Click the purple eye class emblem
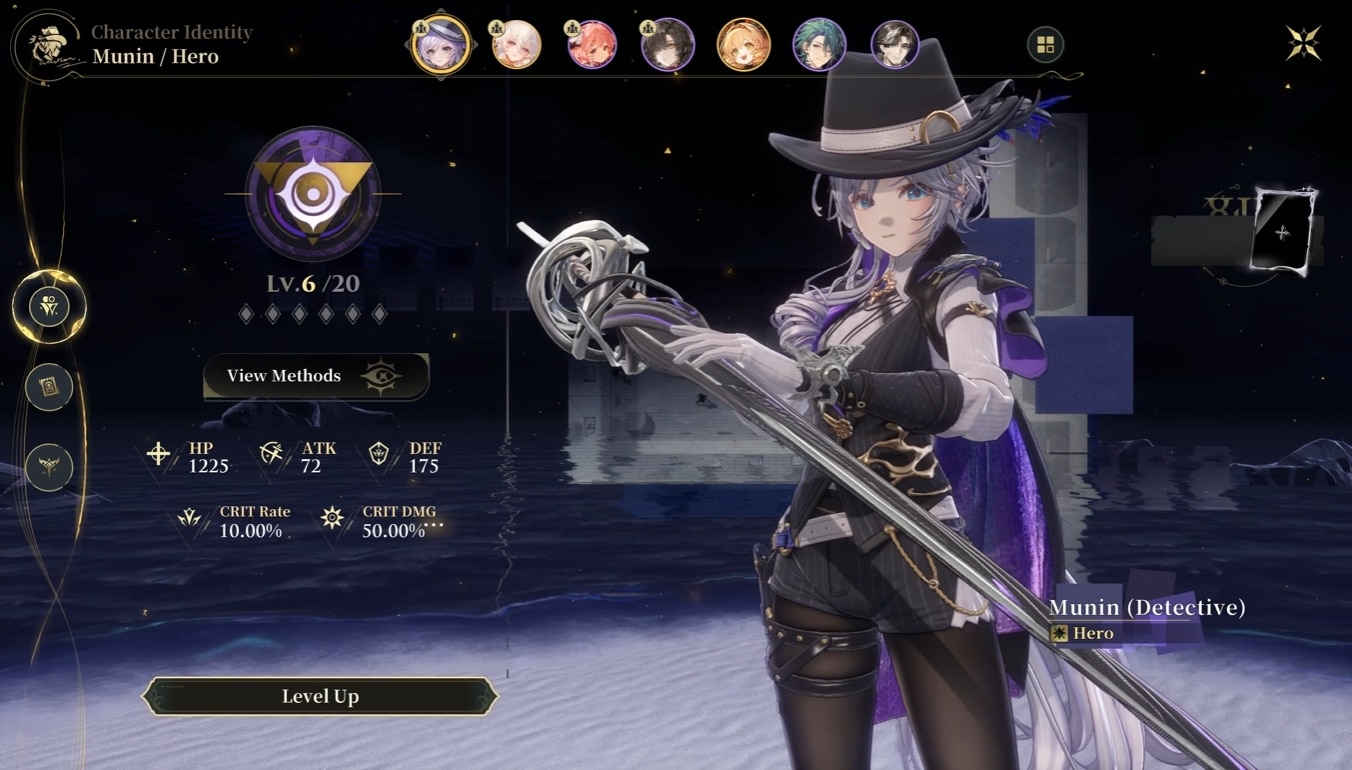1352x770 pixels. (x=313, y=194)
